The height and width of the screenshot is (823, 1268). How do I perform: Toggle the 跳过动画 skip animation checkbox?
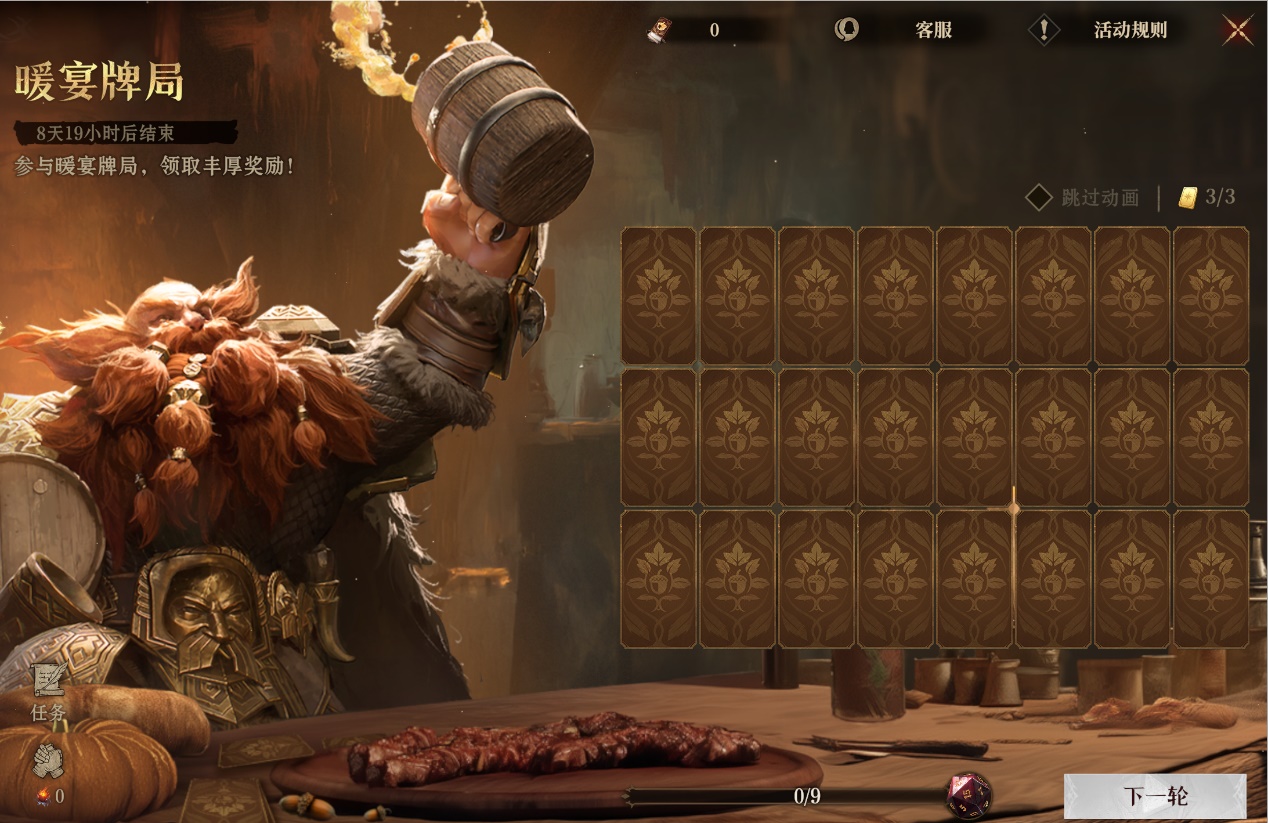1039,197
